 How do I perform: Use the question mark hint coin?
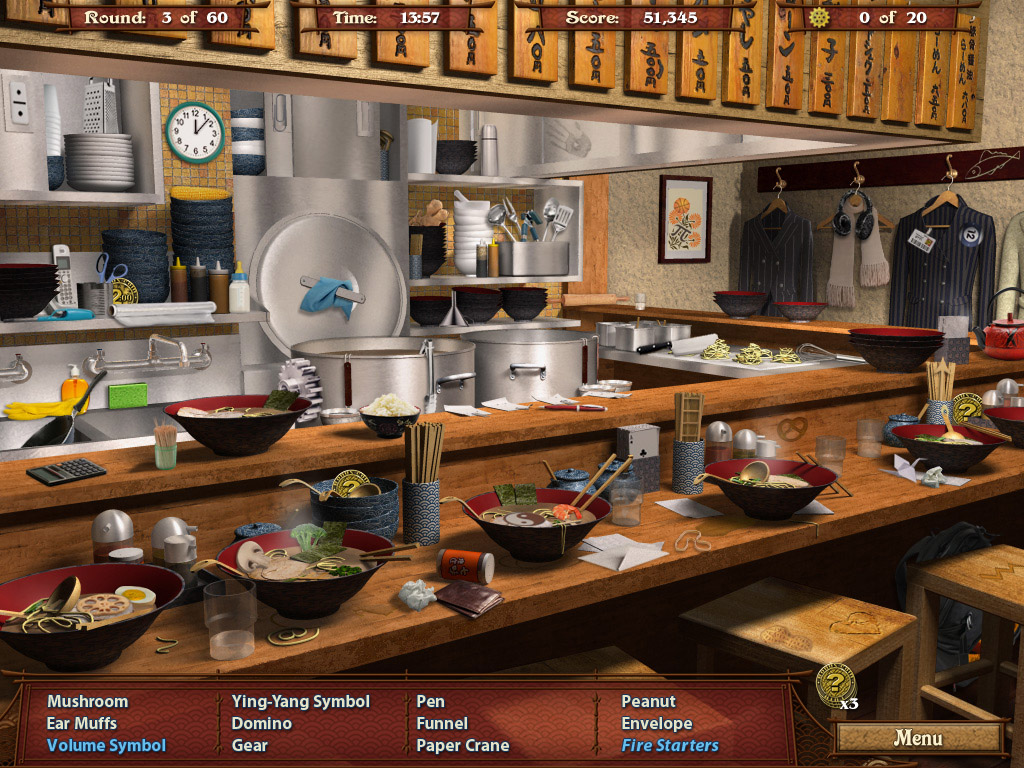pos(835,685)
